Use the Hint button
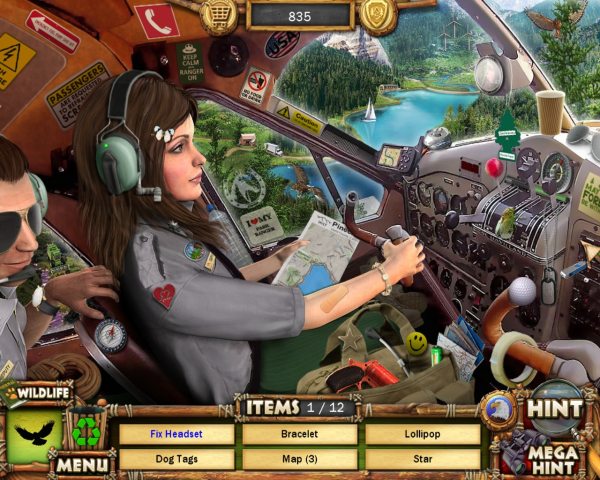Screen dimensions: 600x480 coord(554,408)
